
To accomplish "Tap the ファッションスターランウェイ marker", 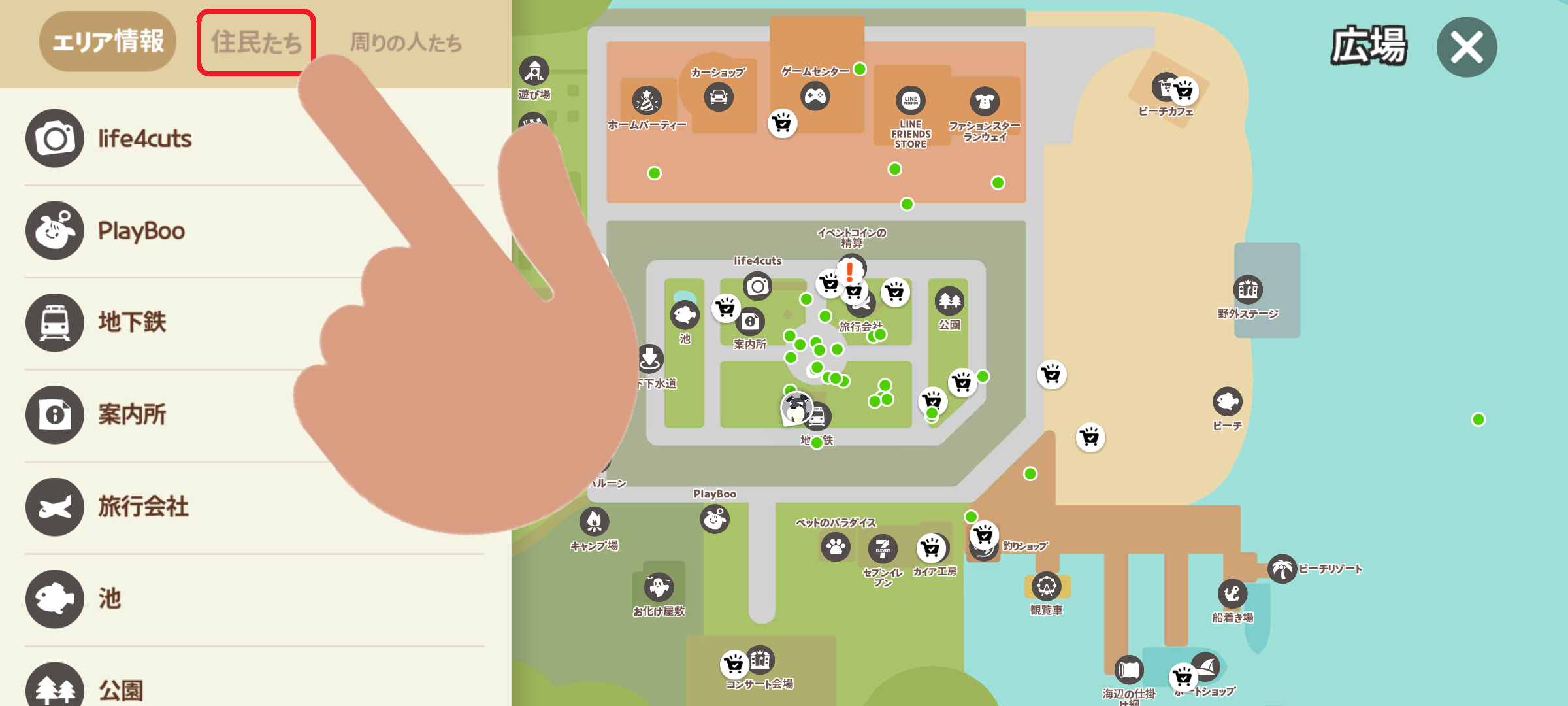I will point(985,101).
